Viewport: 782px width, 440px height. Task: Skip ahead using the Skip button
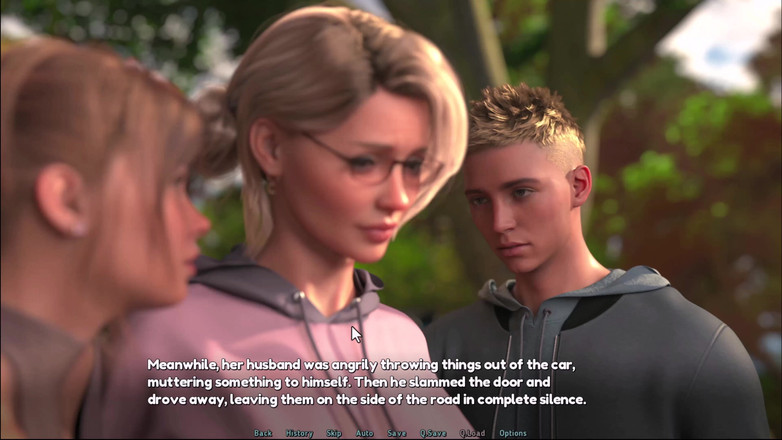click(x=334, y=433)
